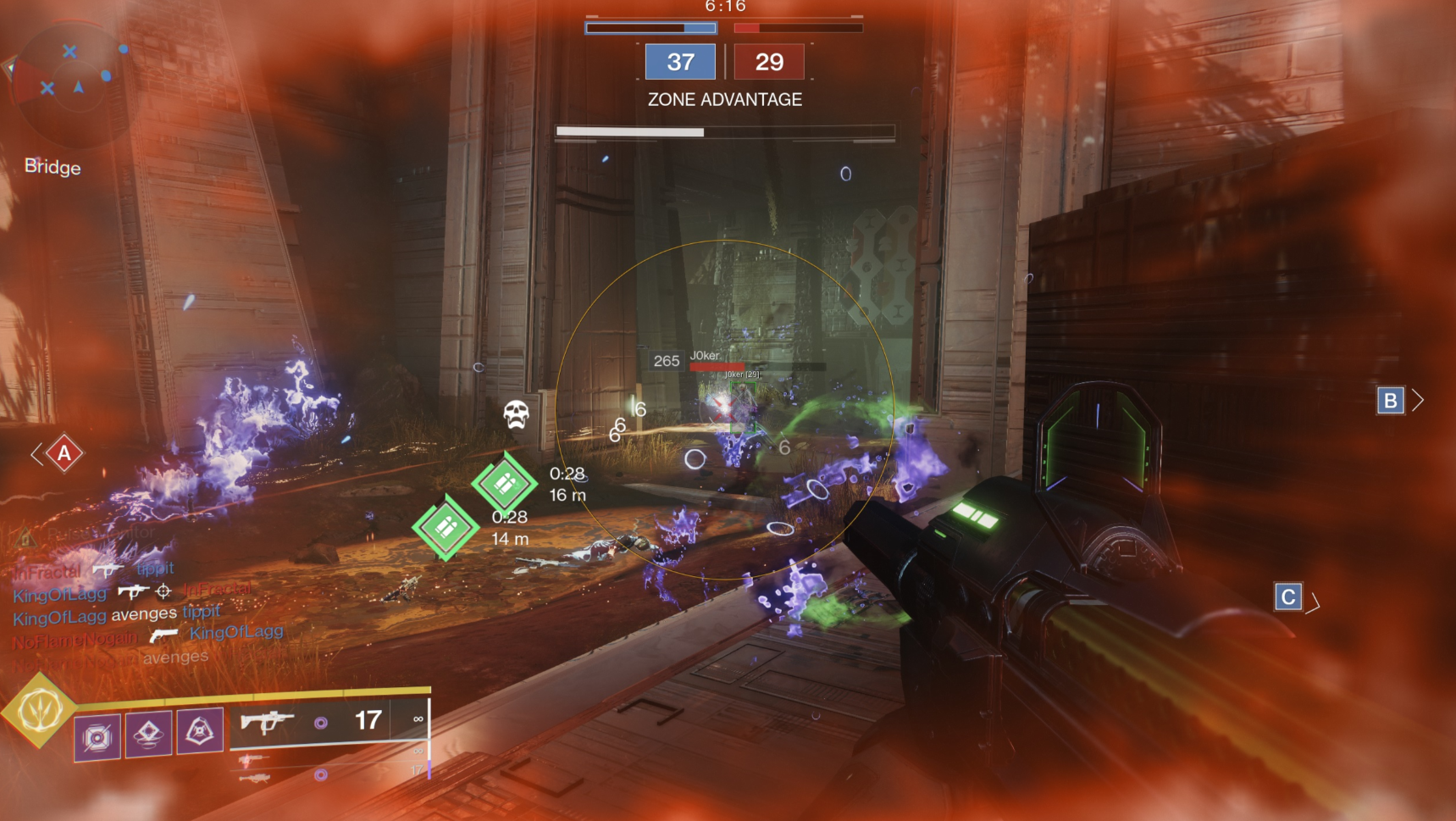Click the white skull death marker

(516, 414)
